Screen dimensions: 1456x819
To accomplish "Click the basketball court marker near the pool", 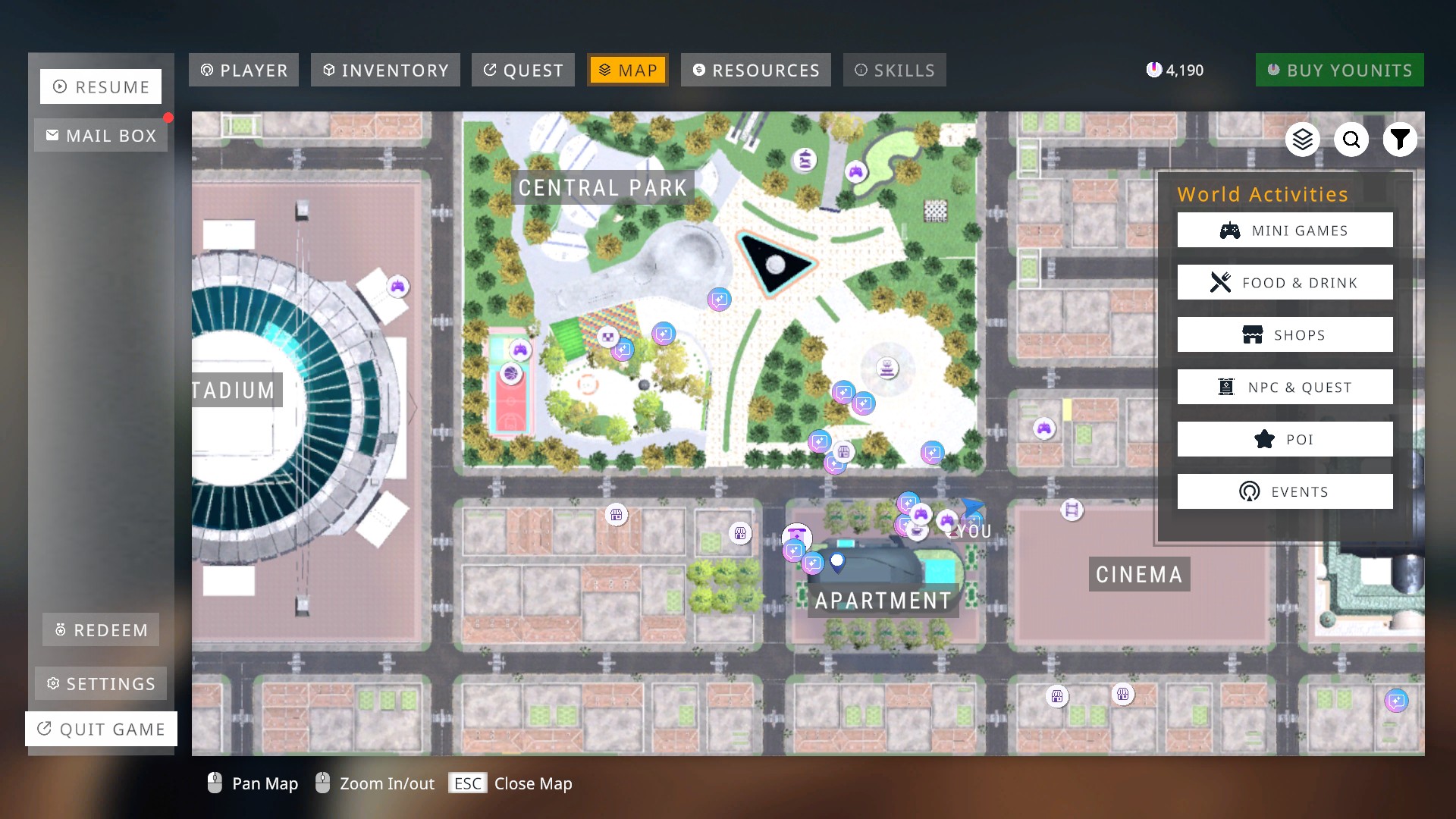I will (510, 372).
